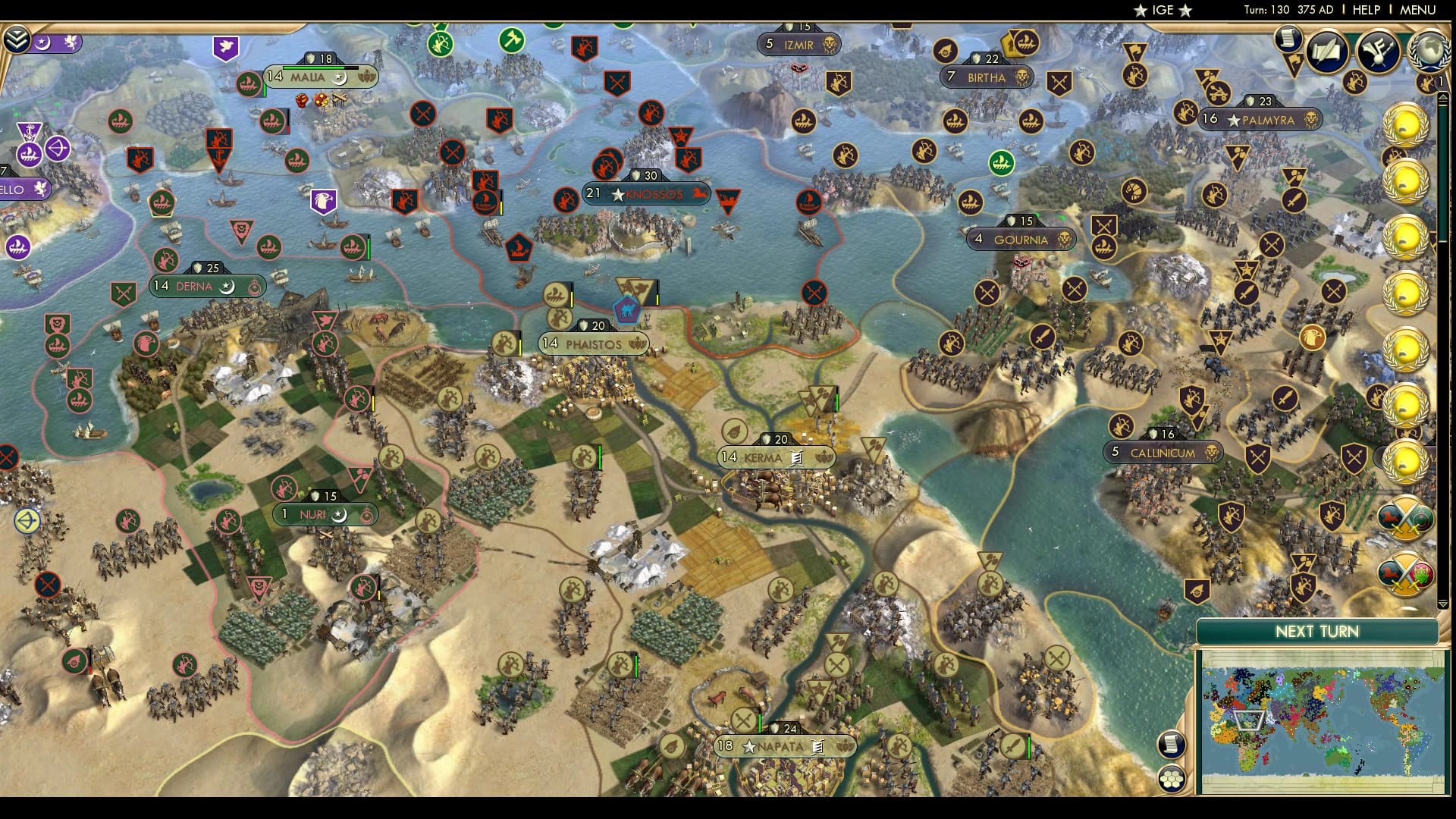This screenshot has width=1456, height=819.
Task: Open the hex grid options by the minimap
Action: [1172, 779]
